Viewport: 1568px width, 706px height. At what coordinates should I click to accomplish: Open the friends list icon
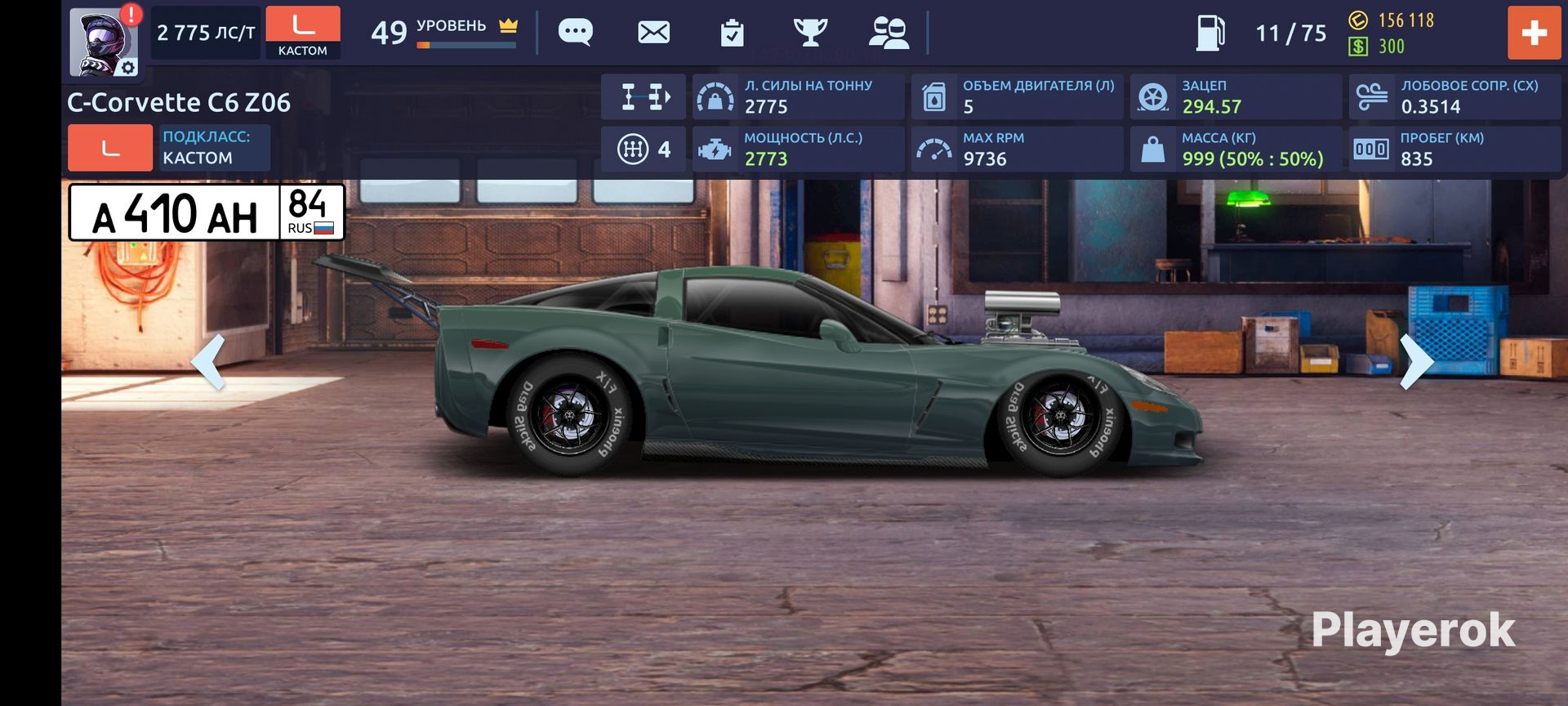click(889, 33)
